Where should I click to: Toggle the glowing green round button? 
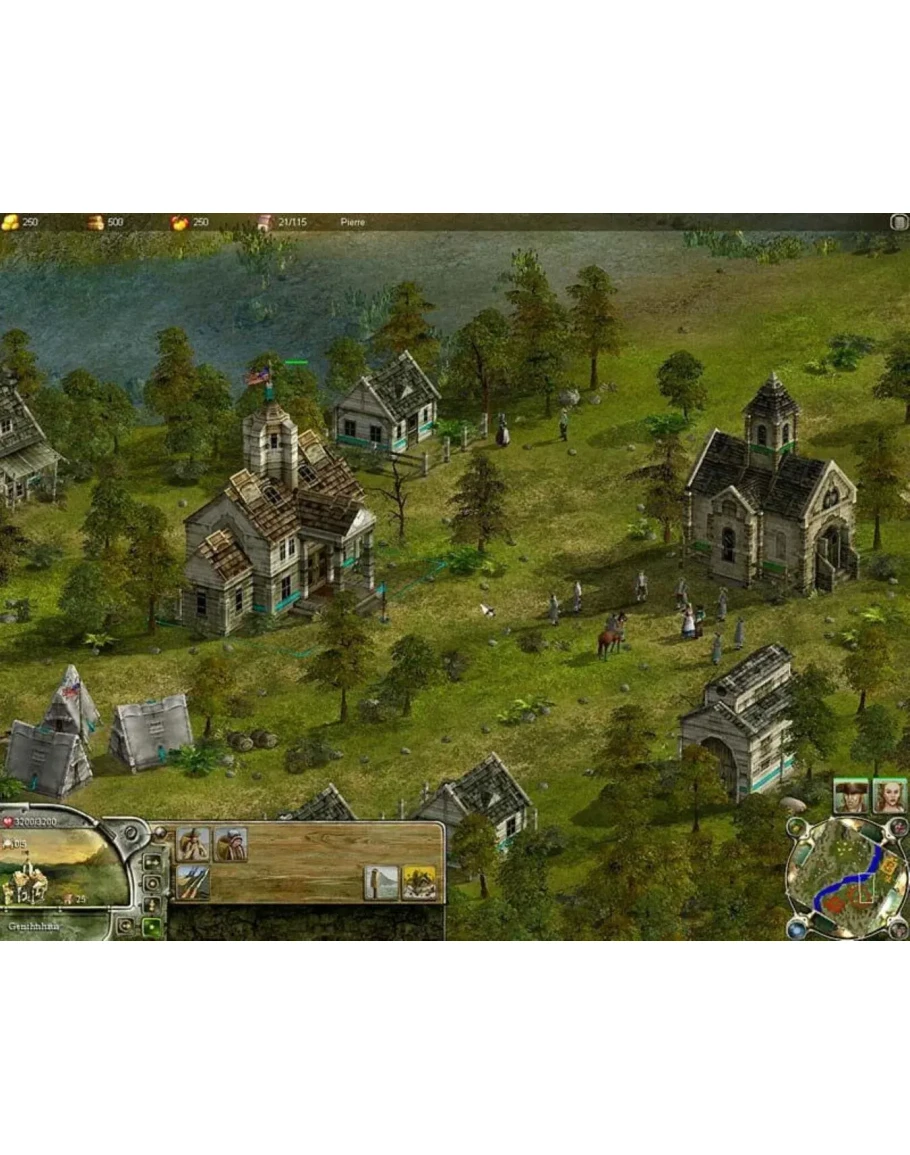[152, 927]
